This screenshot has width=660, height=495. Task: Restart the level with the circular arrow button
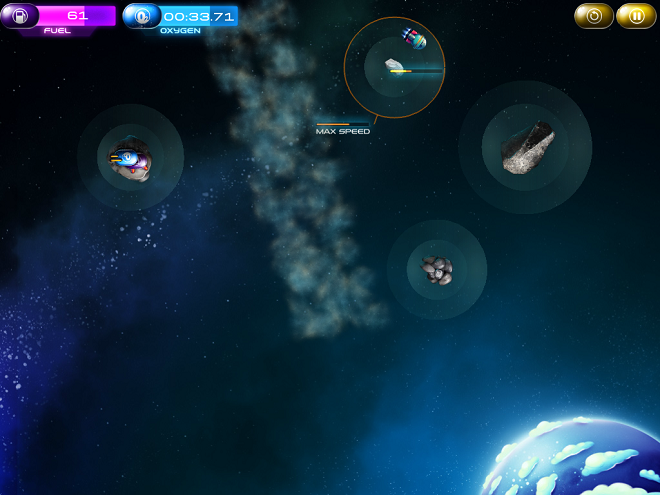click(594, 16)
